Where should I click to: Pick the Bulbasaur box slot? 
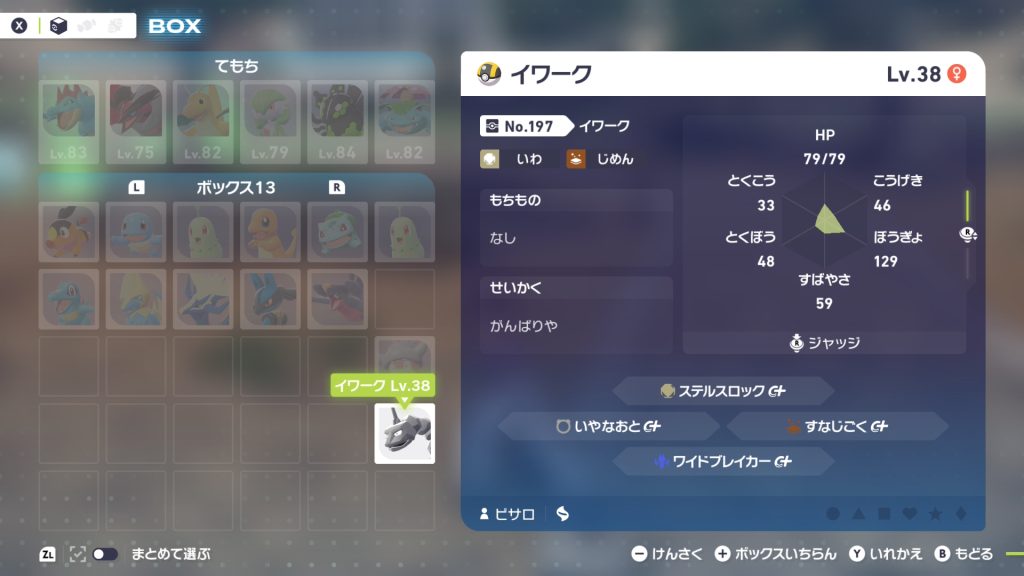(337, 231)
